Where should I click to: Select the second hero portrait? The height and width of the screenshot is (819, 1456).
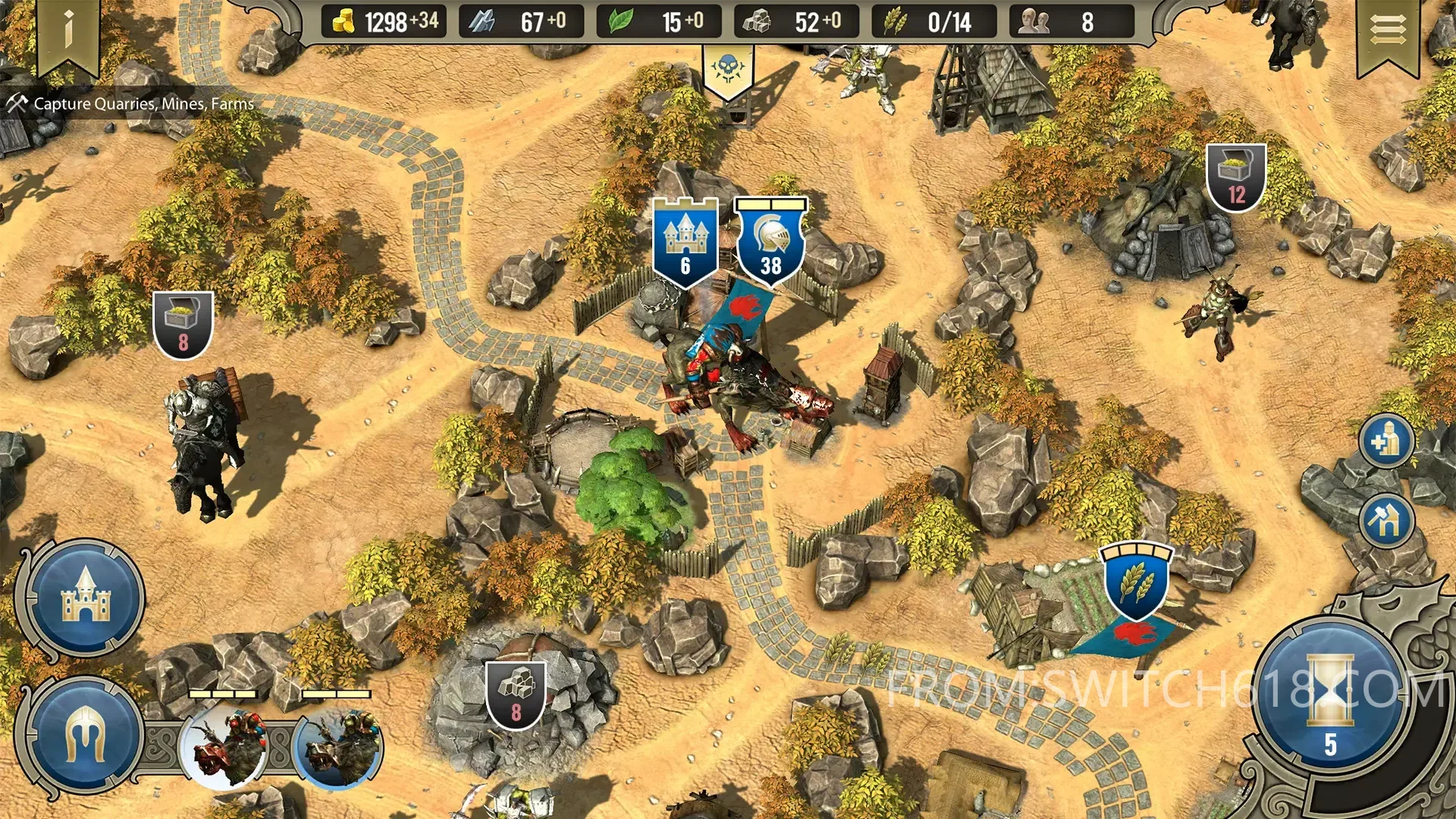pos(339,747)
